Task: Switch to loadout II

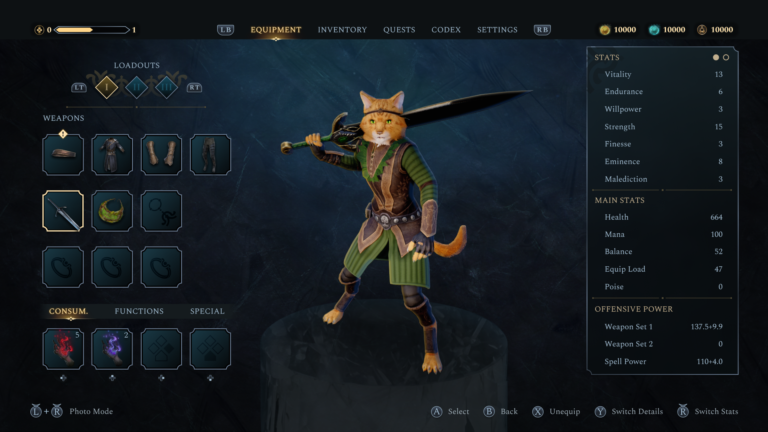Action: pyautogui.click(x=137, y=87)
